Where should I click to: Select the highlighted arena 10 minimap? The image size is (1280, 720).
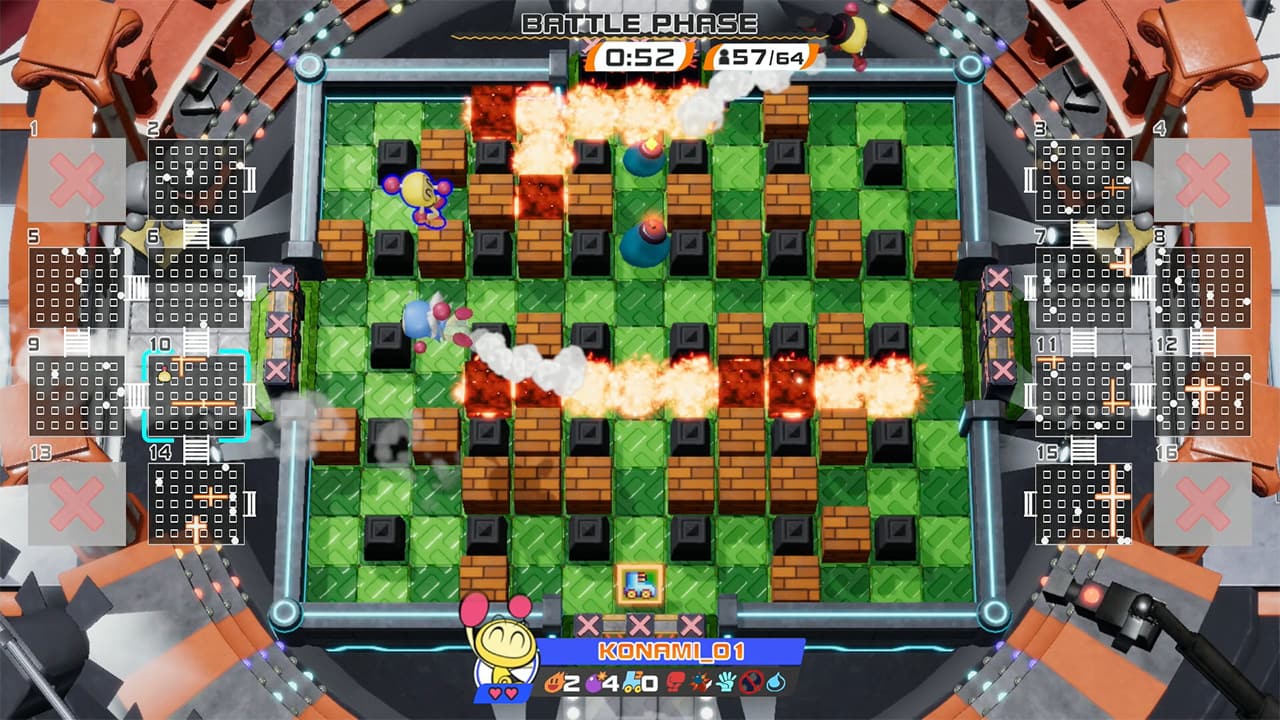click(197, 393)
